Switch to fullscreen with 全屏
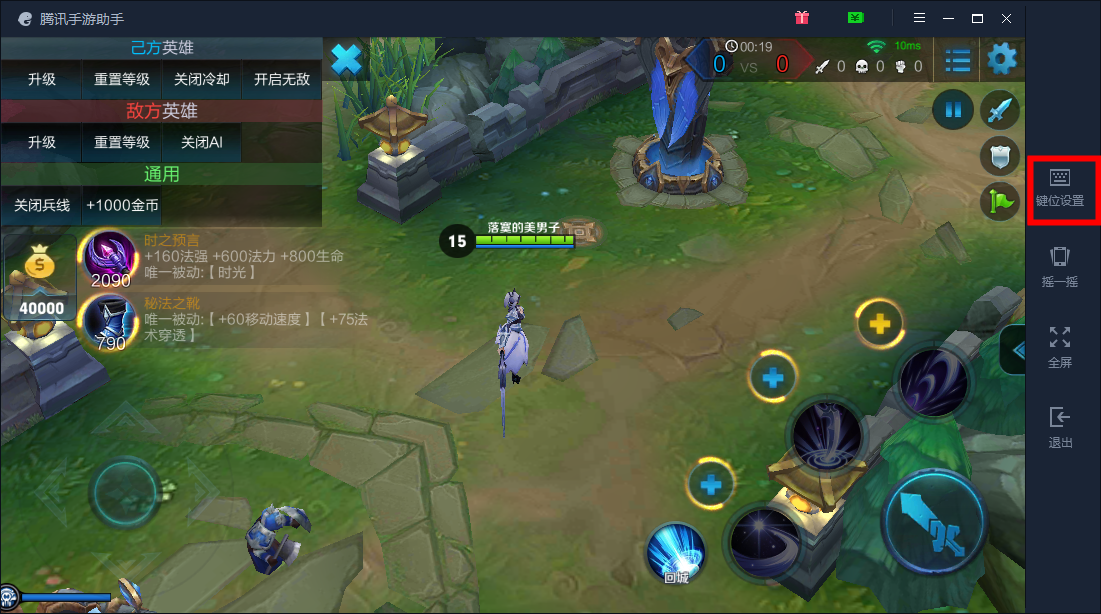Image resolution: width=1101 pixels, height=614 pixels. coord(1059,347)
